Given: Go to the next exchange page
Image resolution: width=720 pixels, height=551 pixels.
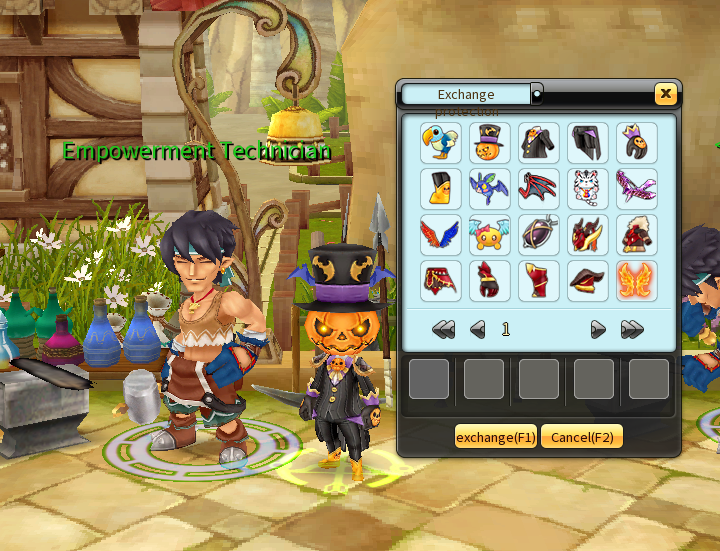Looking at the screenshot, I should pos(598,329).
